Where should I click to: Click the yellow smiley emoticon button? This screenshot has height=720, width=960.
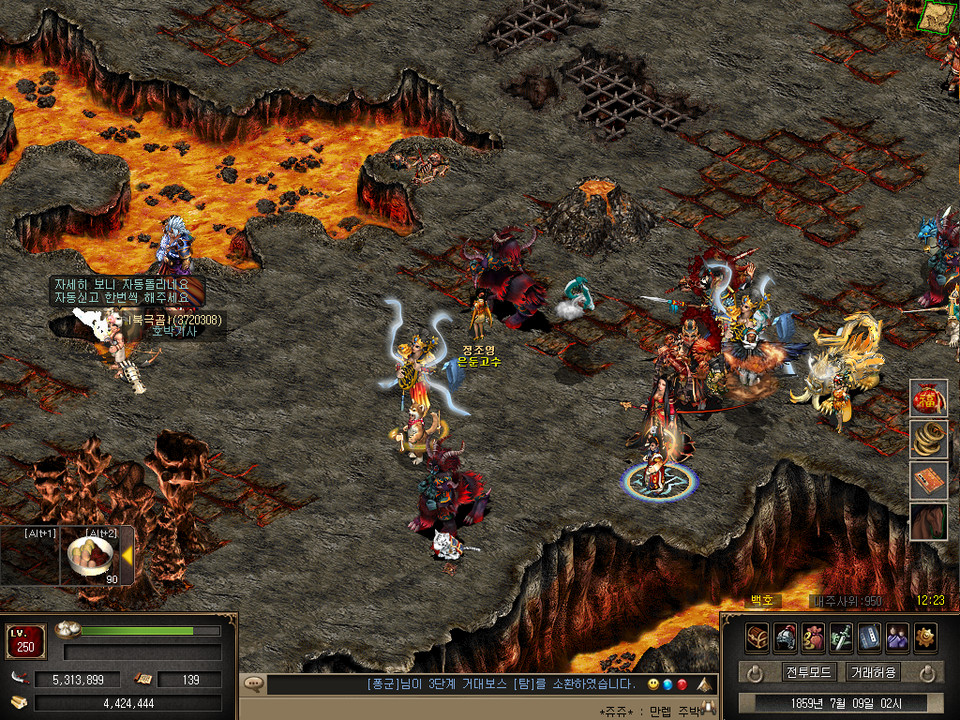[x=652, y=684]
